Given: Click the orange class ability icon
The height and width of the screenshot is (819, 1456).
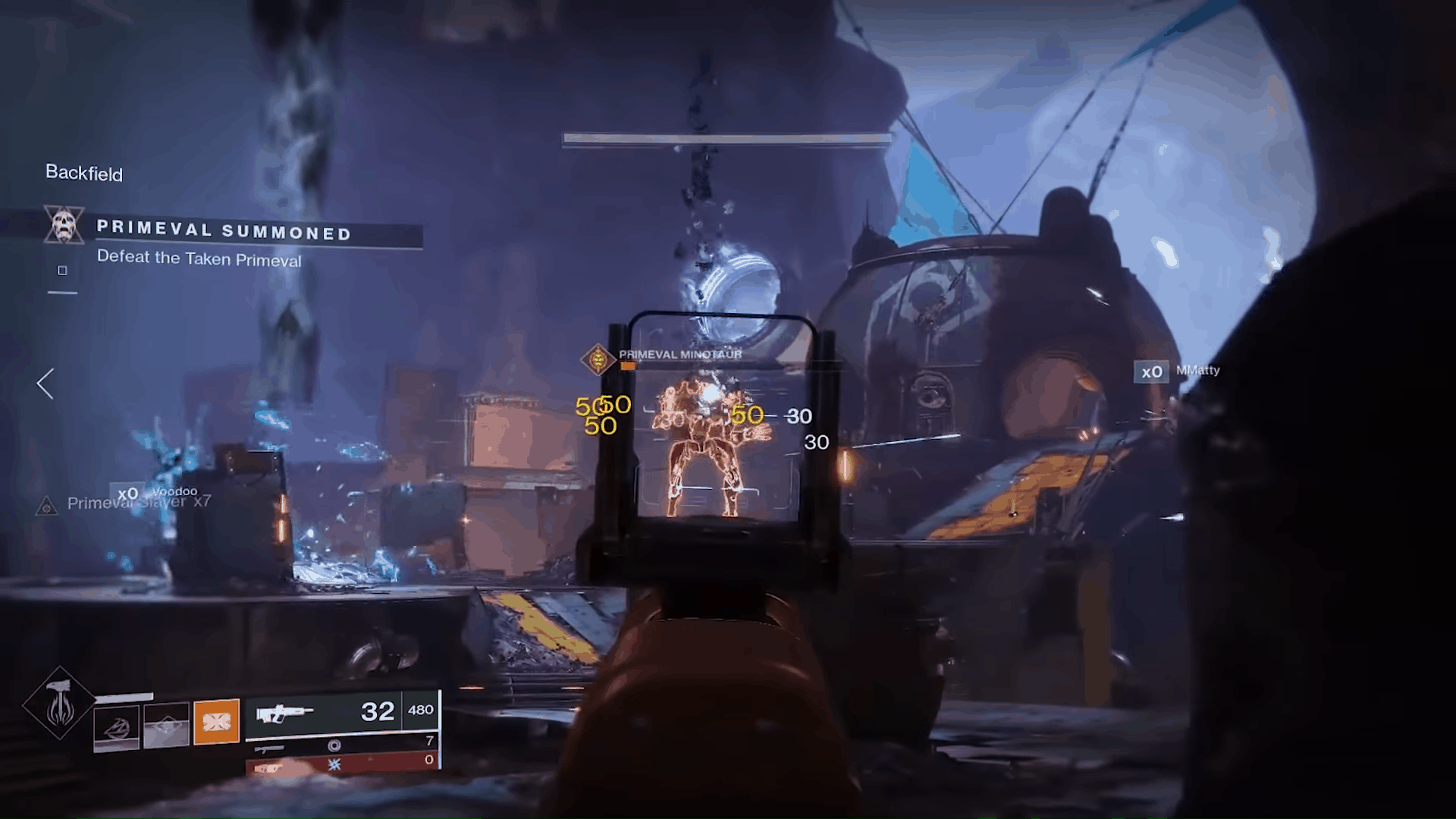Looking at the screenshot, I should point(216,723).
